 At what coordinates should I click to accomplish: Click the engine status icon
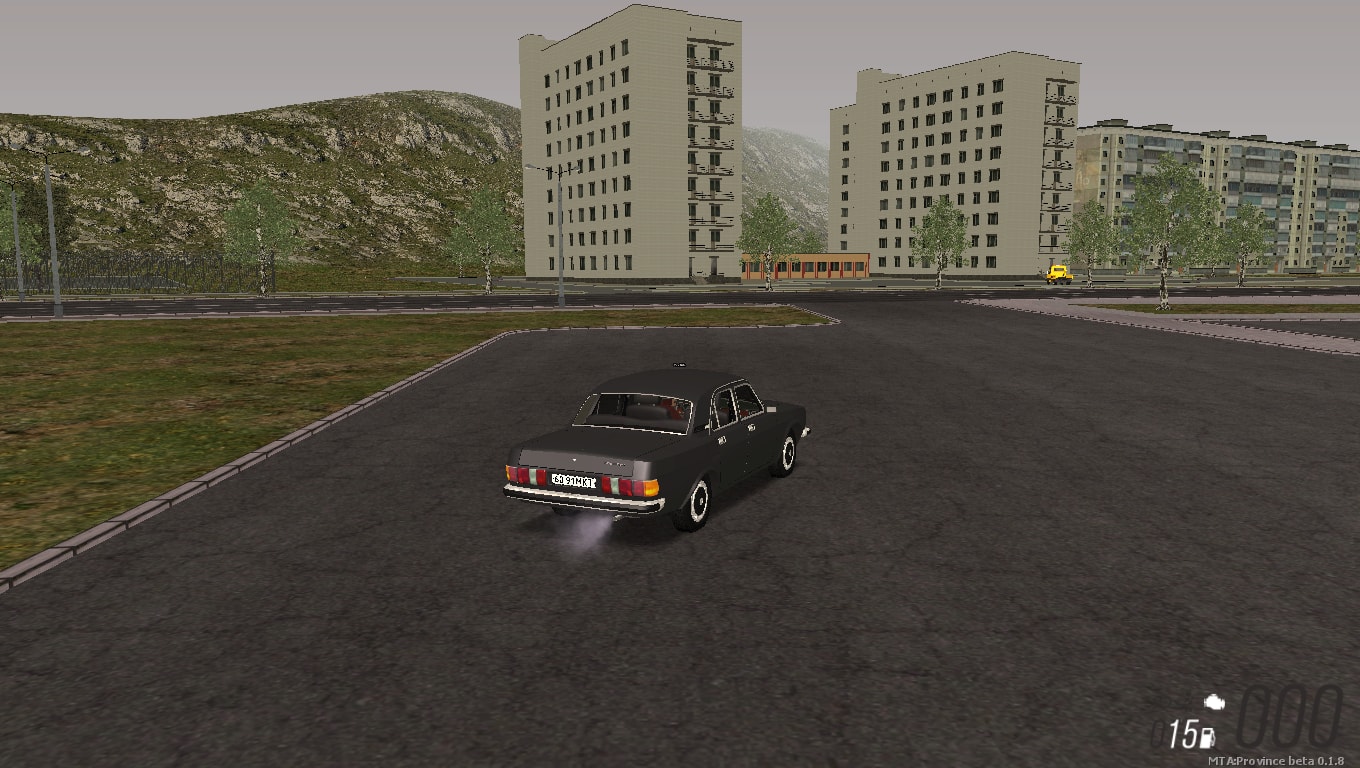click(1215, 702)
